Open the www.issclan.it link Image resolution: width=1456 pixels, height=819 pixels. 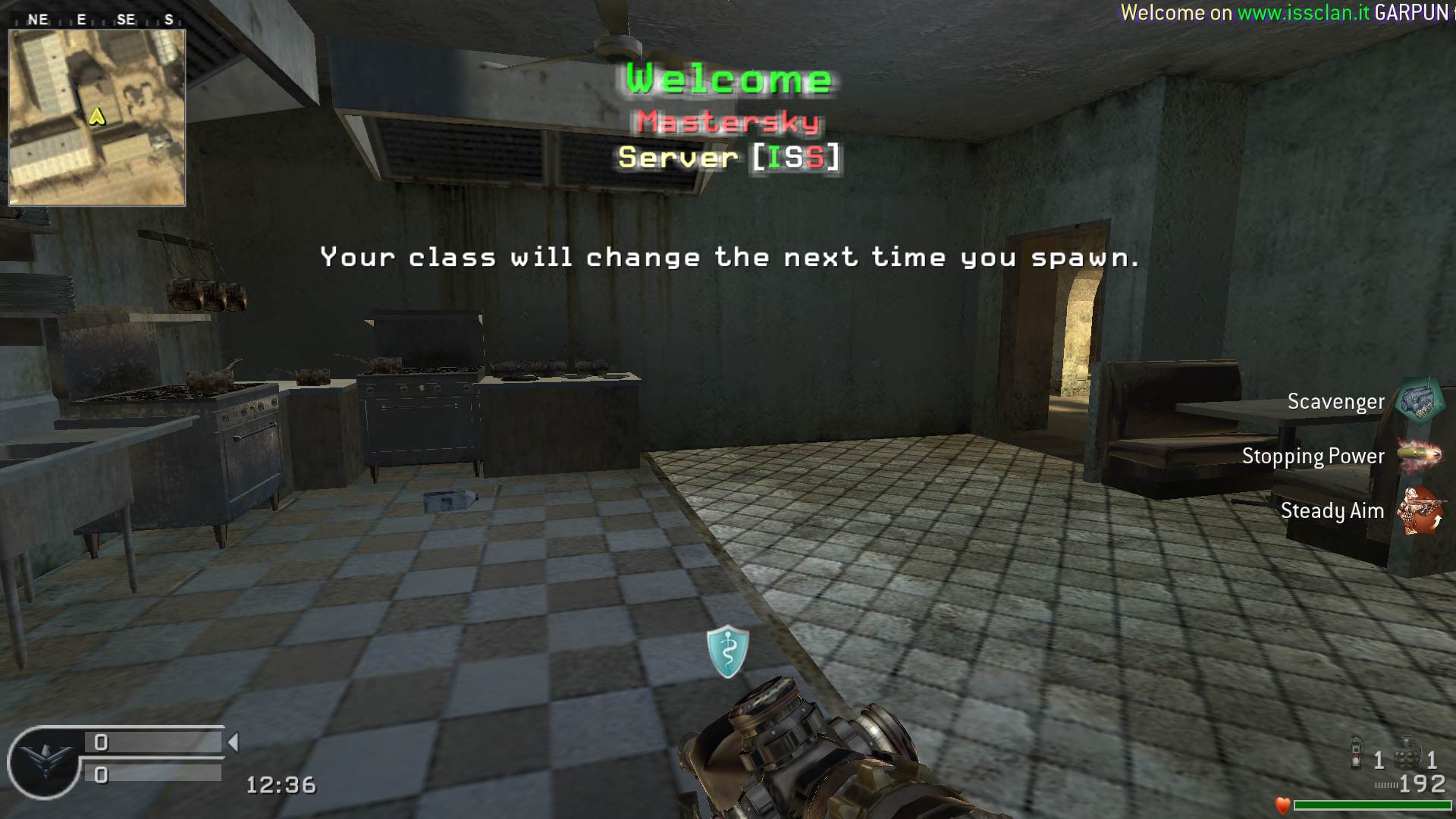(1303, 13)
